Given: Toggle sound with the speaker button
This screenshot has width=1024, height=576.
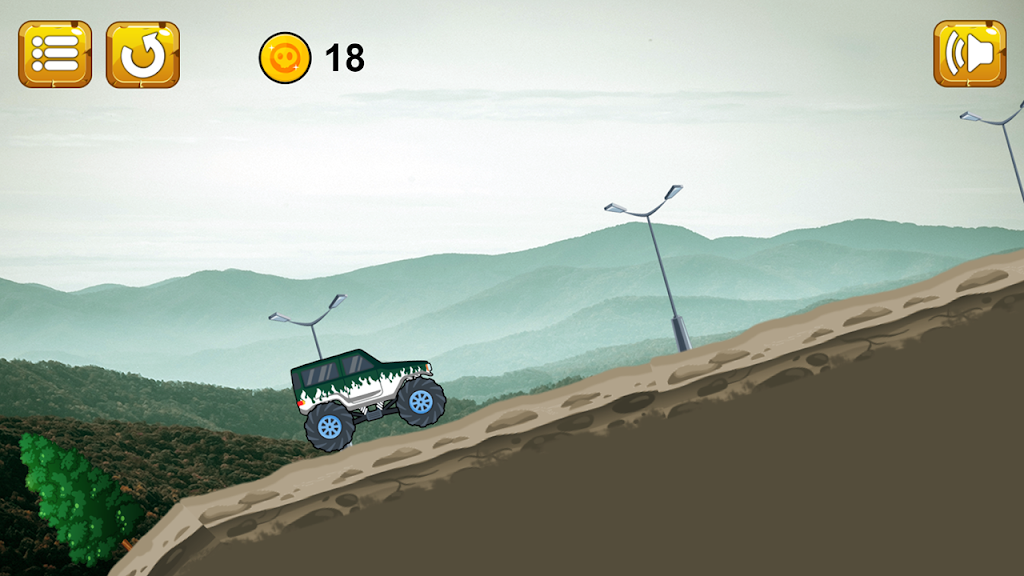Looking at the screenshot, I should [x=969, y=54].
